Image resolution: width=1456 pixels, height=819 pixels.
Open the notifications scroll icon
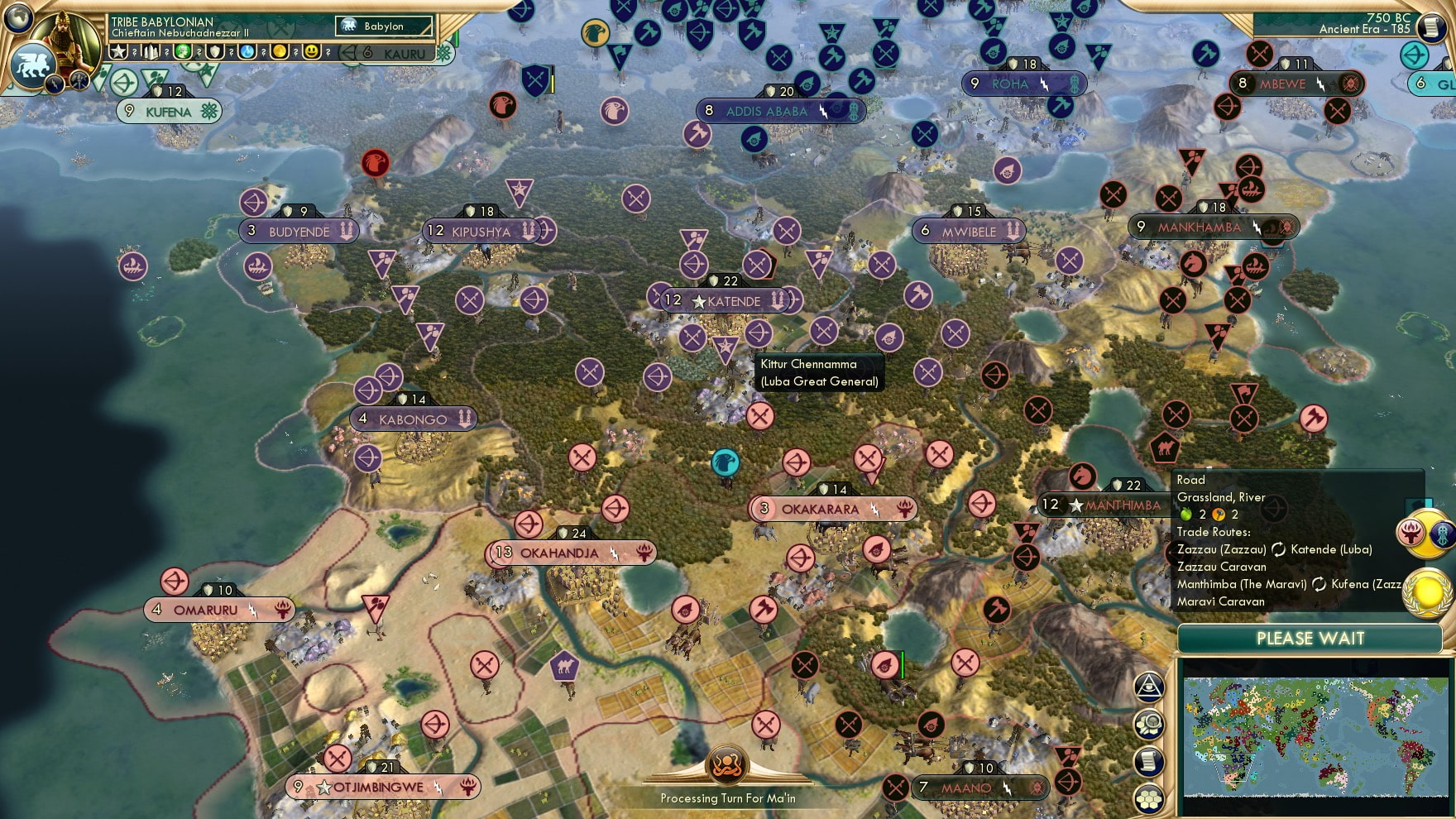coord(1148,761)
